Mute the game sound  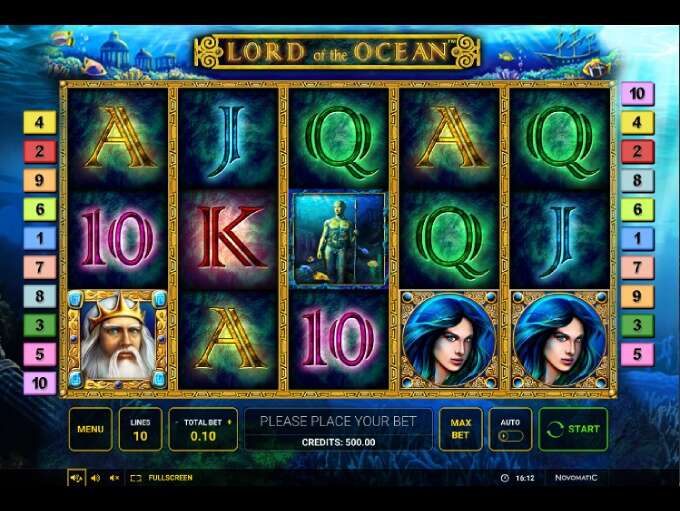tap(114, 478)
